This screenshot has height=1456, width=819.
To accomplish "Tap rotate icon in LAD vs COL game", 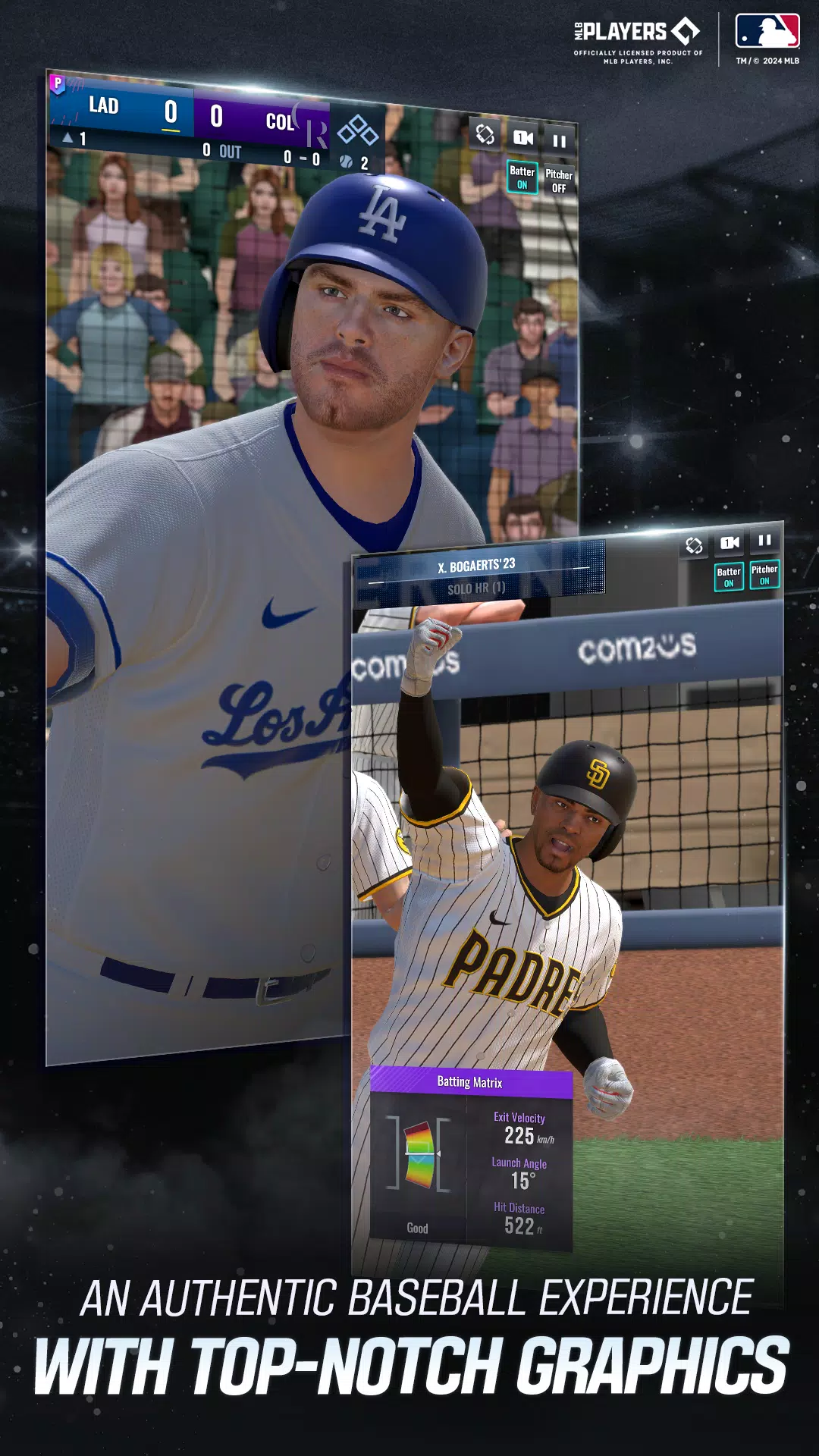I will point(485,134).
